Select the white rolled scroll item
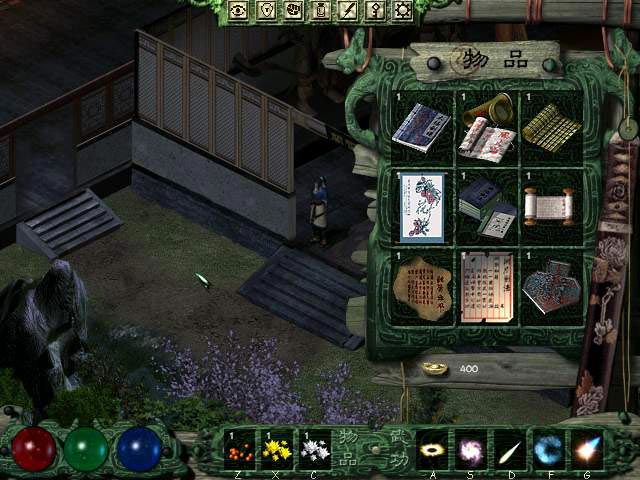Screen dimensions: 640x480 pyautogui.click(x=547, y=206)
